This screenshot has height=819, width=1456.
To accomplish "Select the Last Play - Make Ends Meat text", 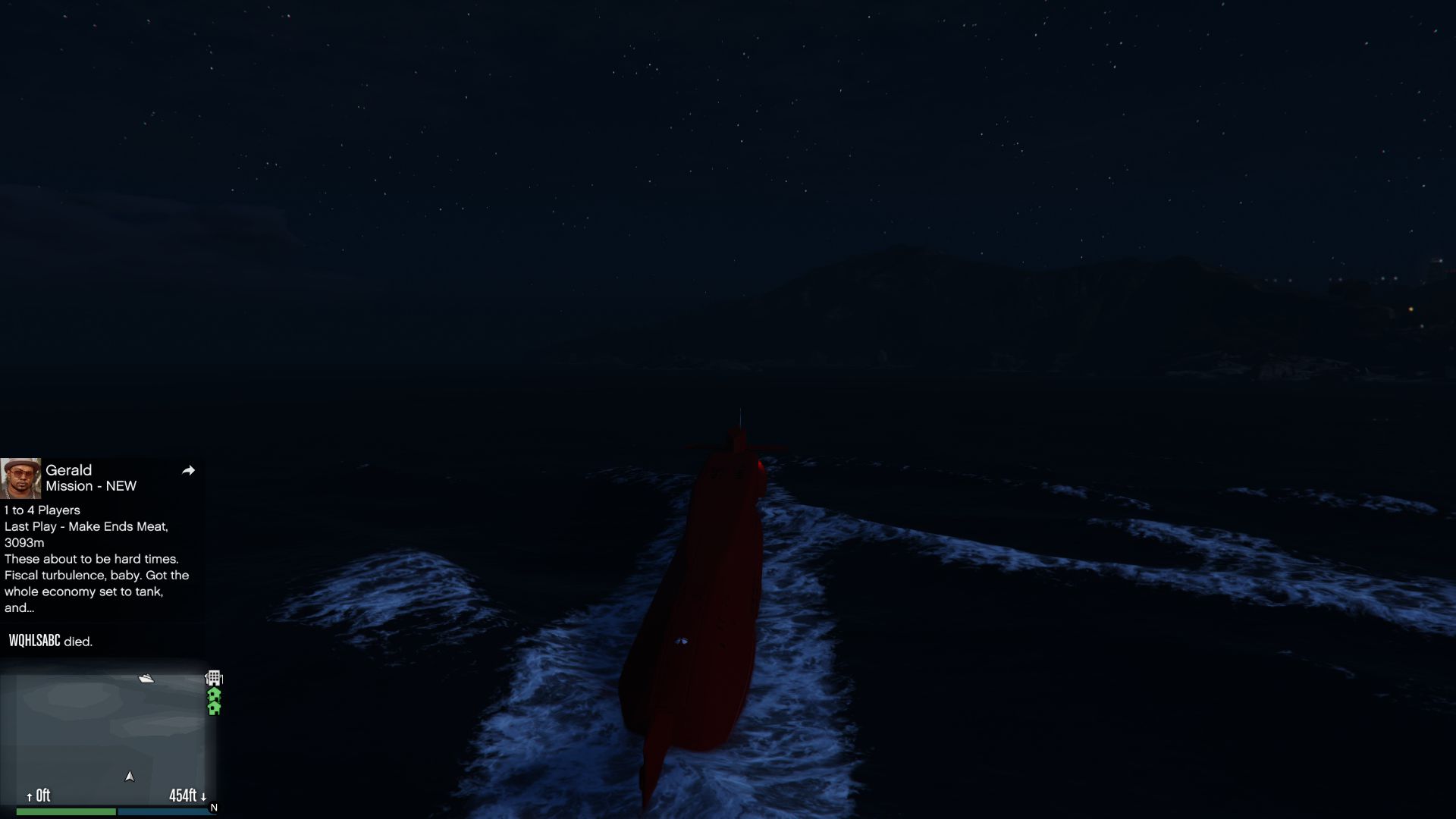I will [x=86, y=526].
